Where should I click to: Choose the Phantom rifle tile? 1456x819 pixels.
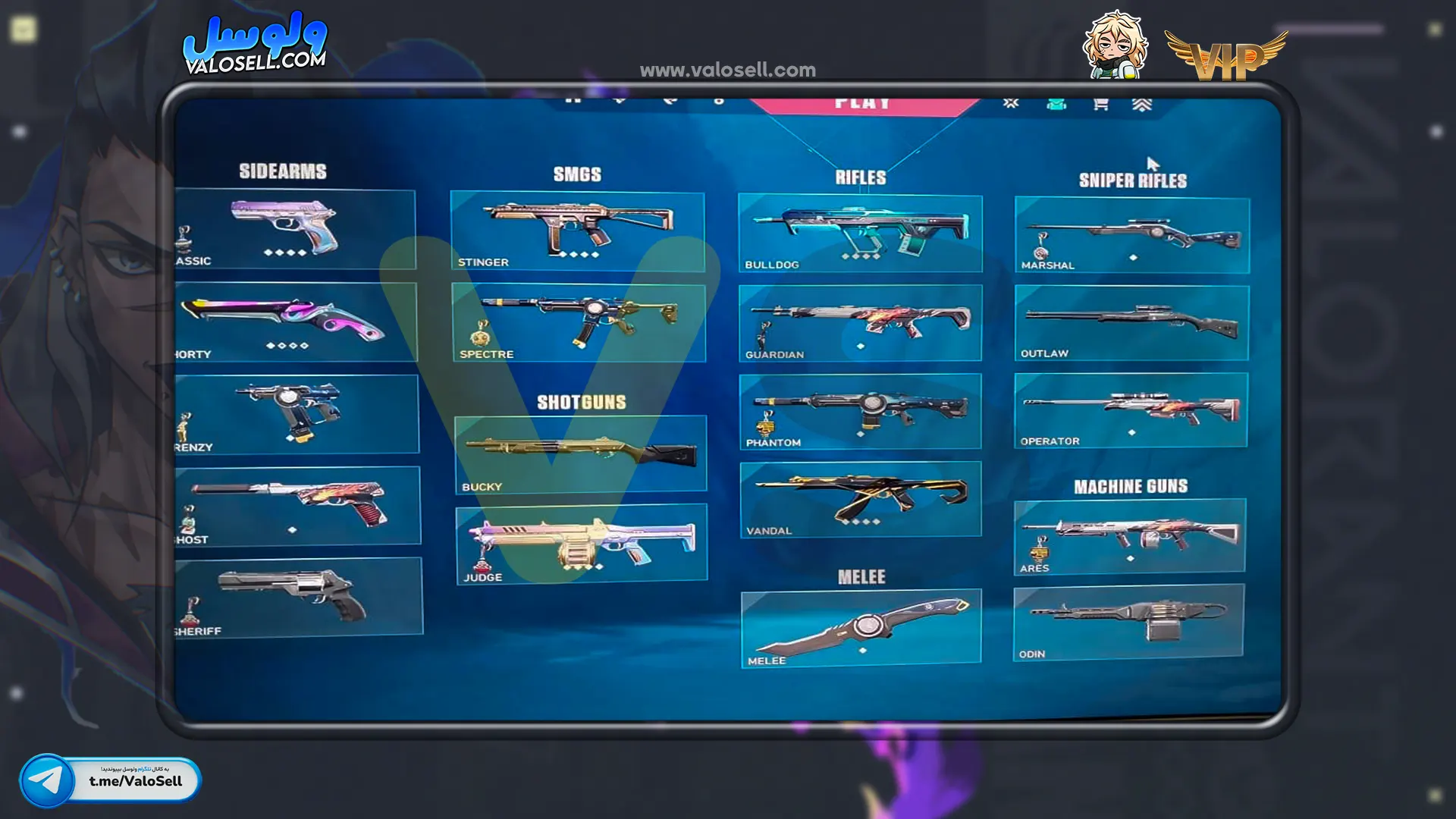click(860, 411)
